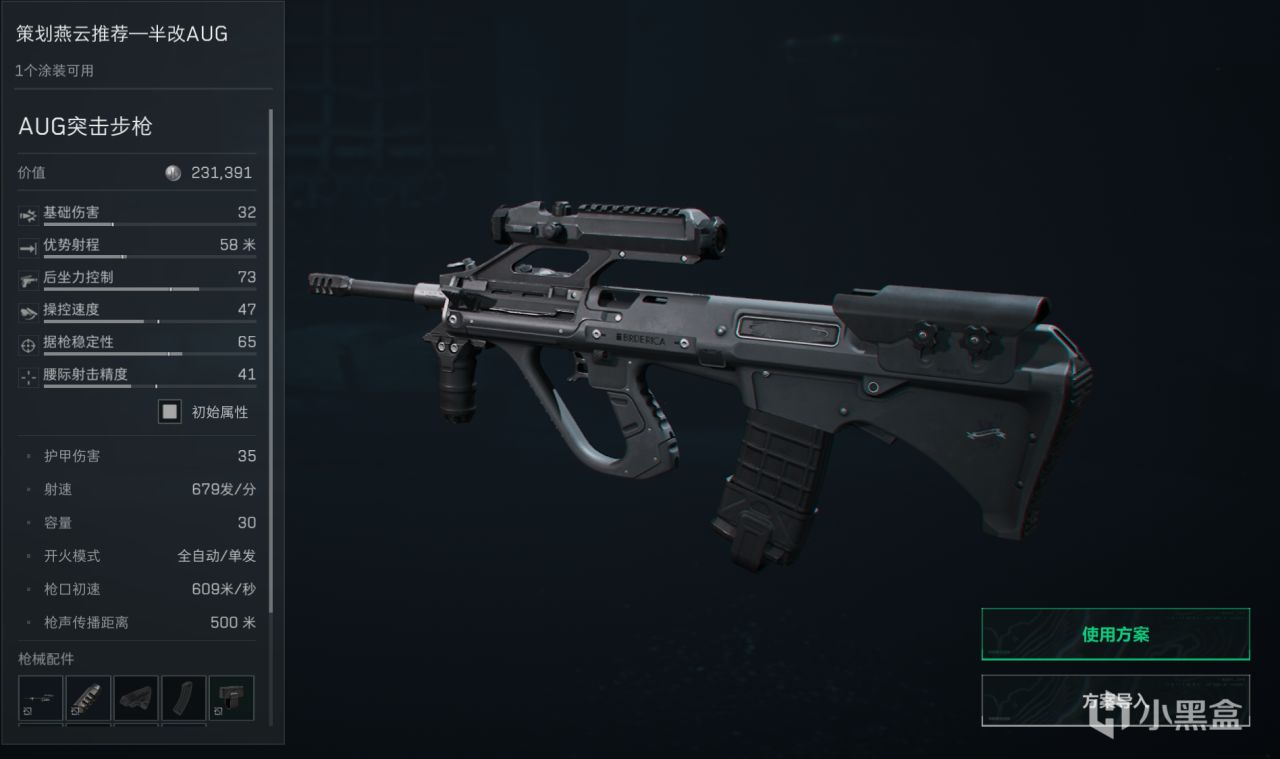Viewport: 1280px width, 759px height.
Task: Click the stats panel scrollbar
Action: point(271,360)
